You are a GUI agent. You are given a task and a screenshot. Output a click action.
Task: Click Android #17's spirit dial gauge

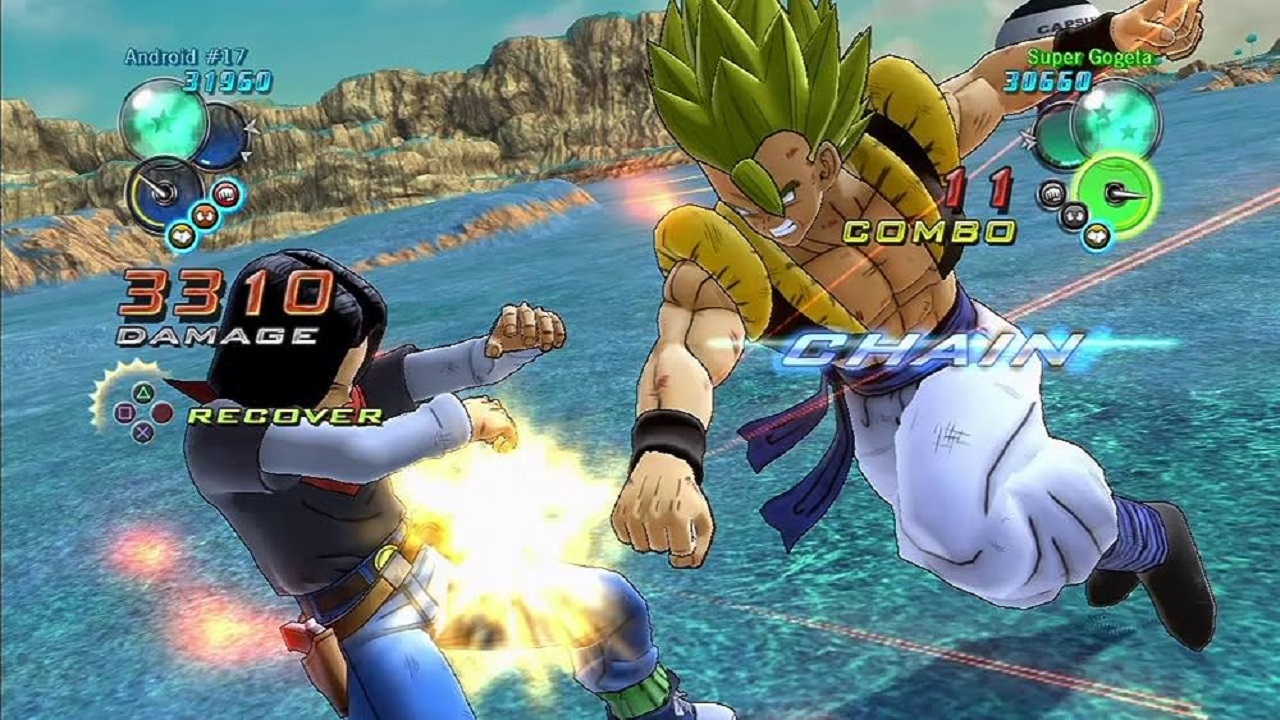pos(165,193)
